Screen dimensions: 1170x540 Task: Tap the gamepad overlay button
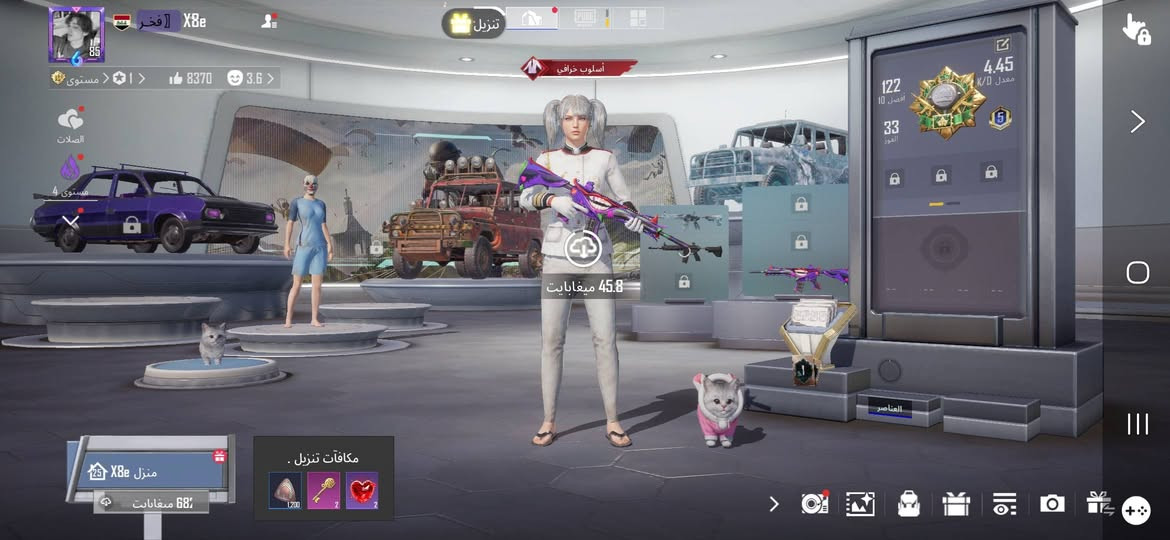point(1135,510)
